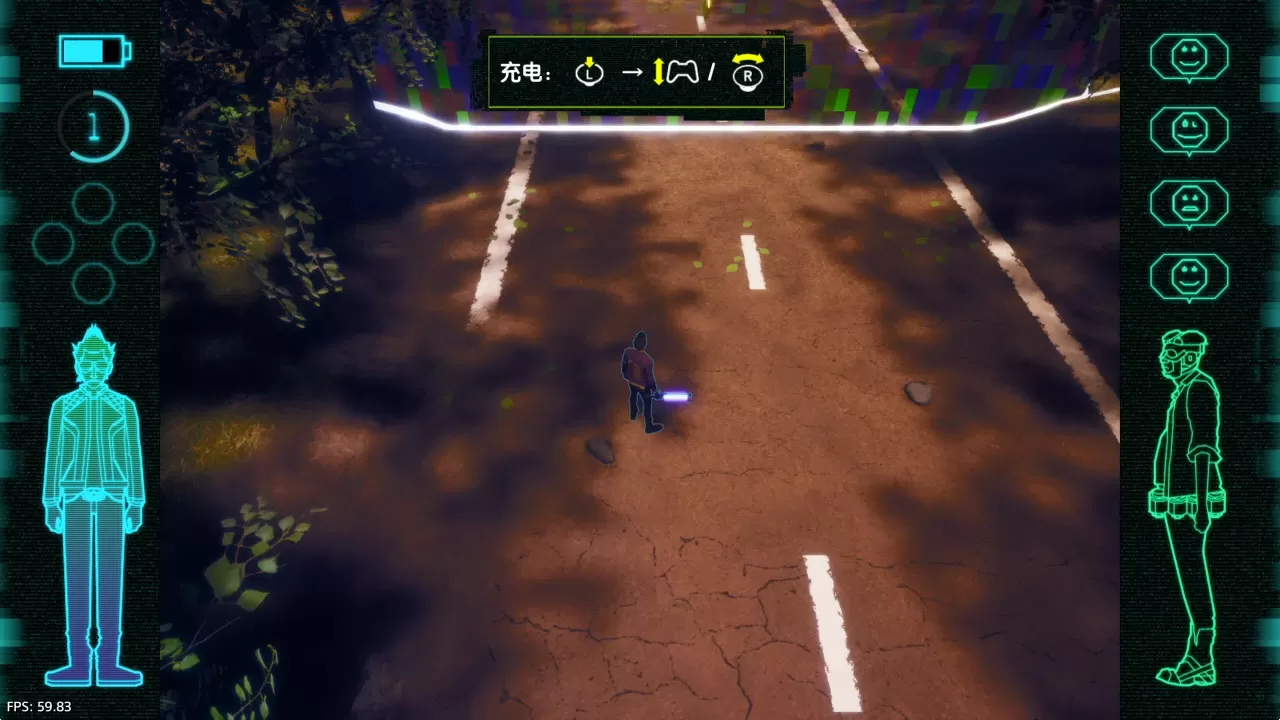Toggle the bottom circle of the diamond cluster

click(92, 285)
